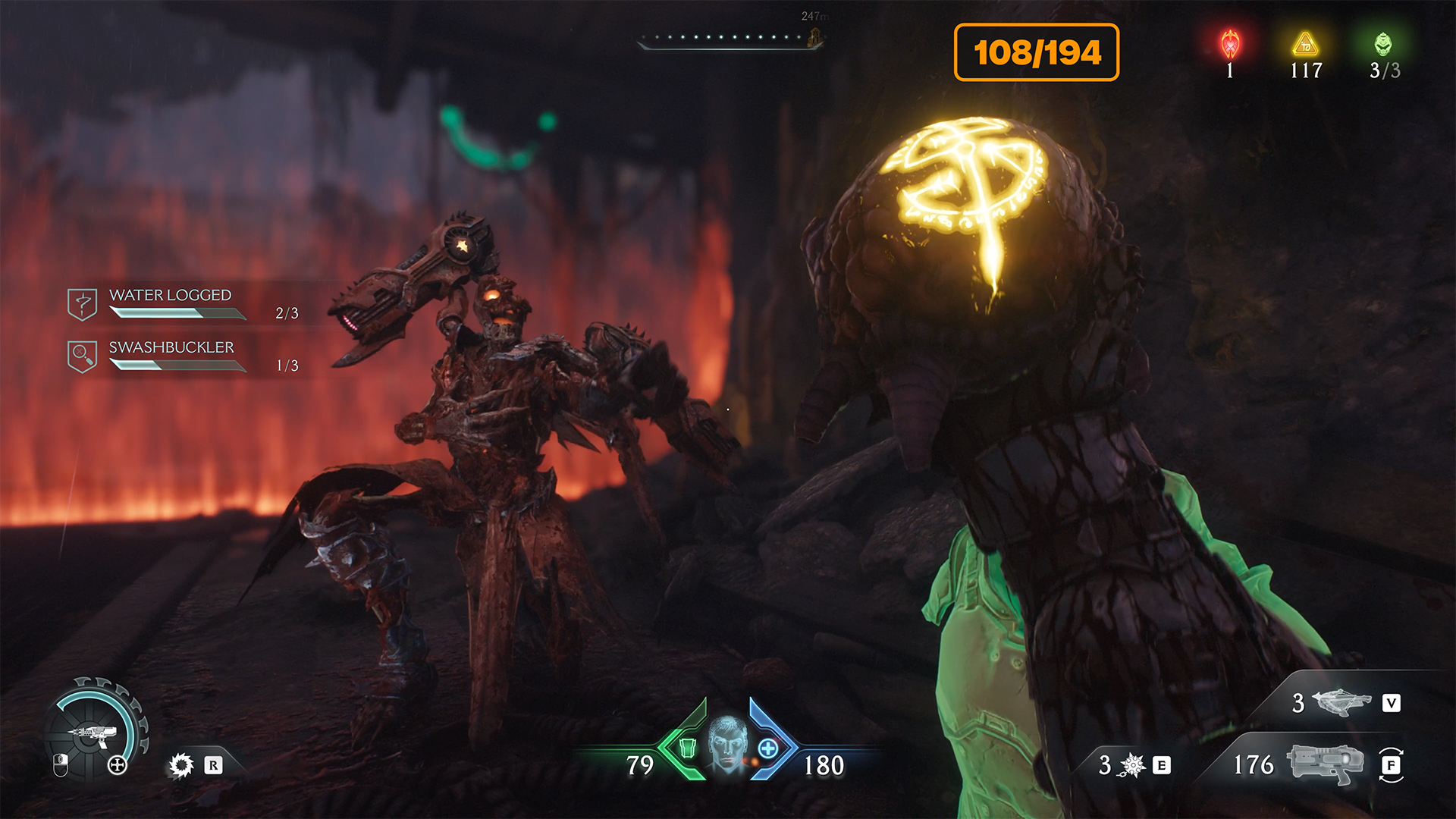Select the spiked mine equipment icon
Image resolution: width=1456 pixels, height=819 pixels.
1133,765
